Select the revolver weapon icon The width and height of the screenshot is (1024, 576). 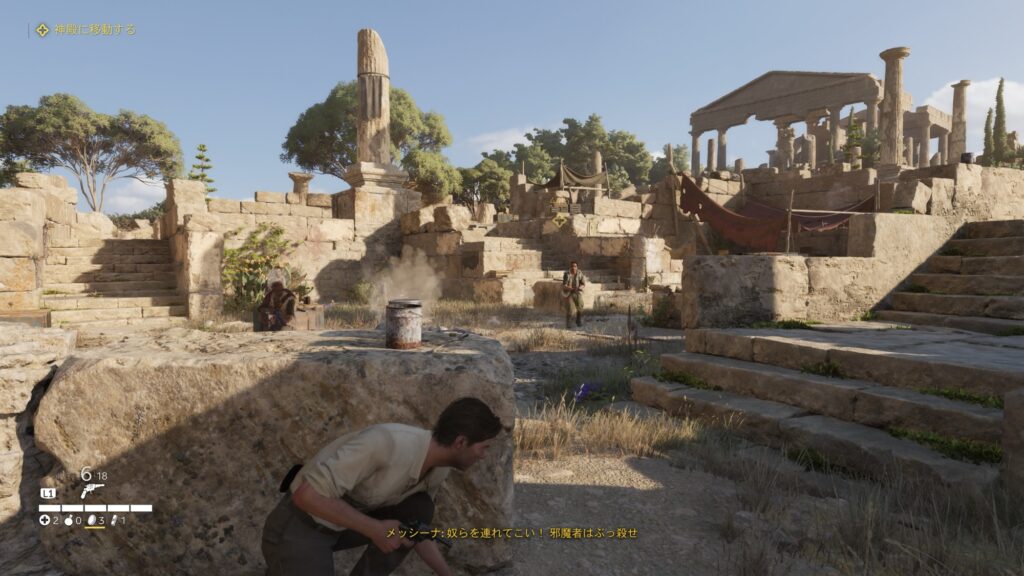coord(92,490)
